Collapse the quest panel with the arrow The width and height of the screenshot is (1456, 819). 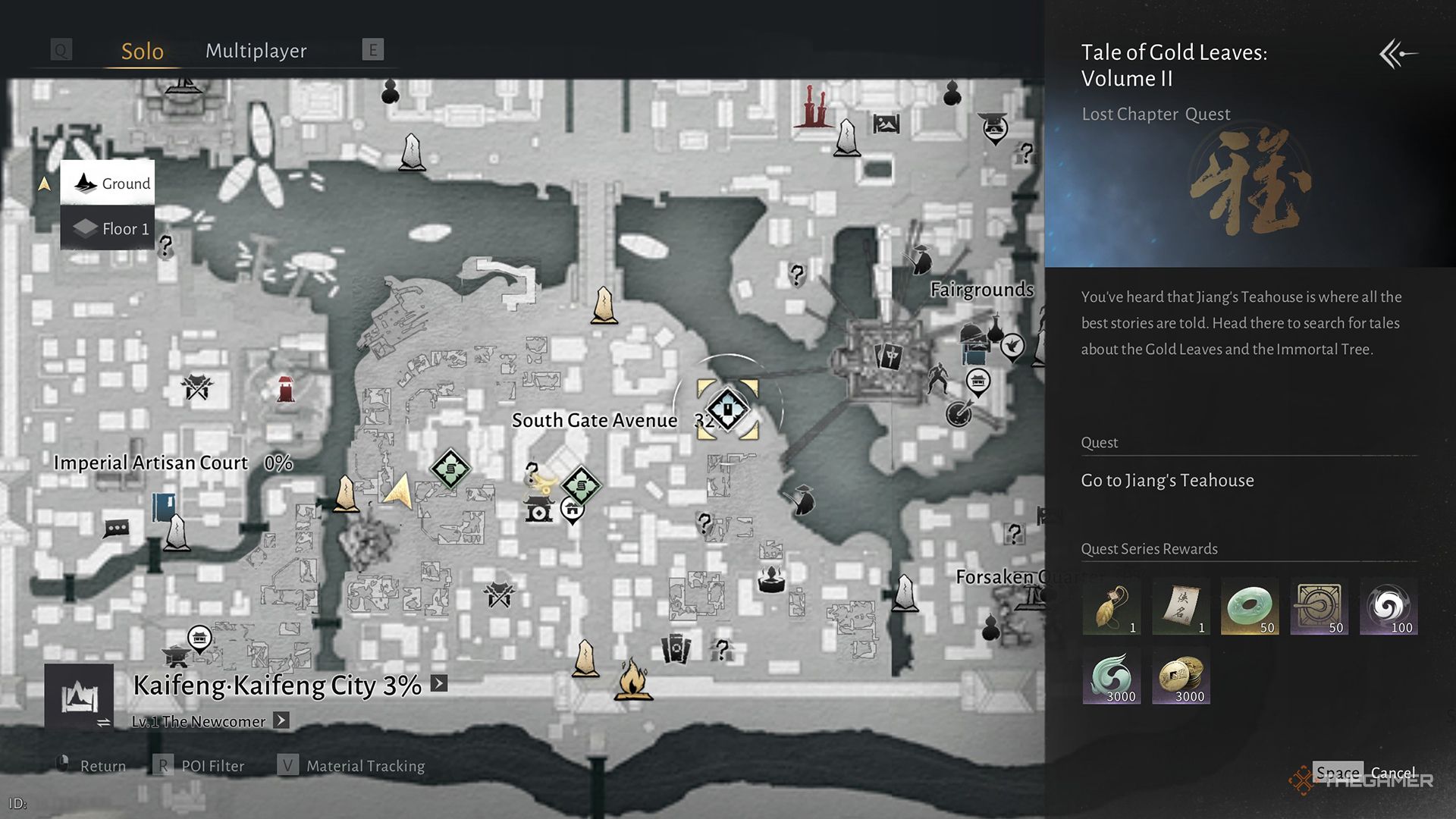click(1398, 54)
